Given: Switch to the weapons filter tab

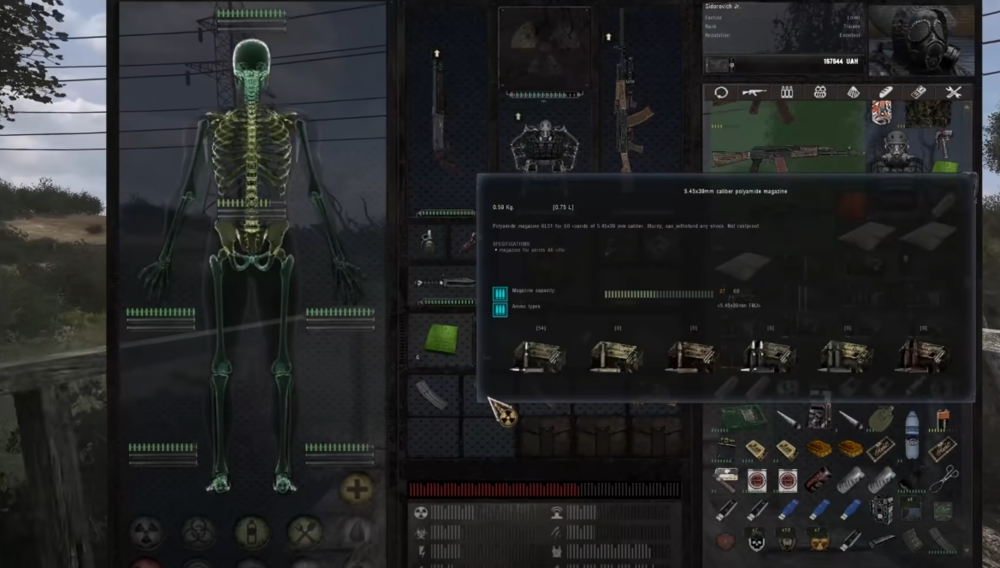Looking at the screenshot, I should pos(753,92).
